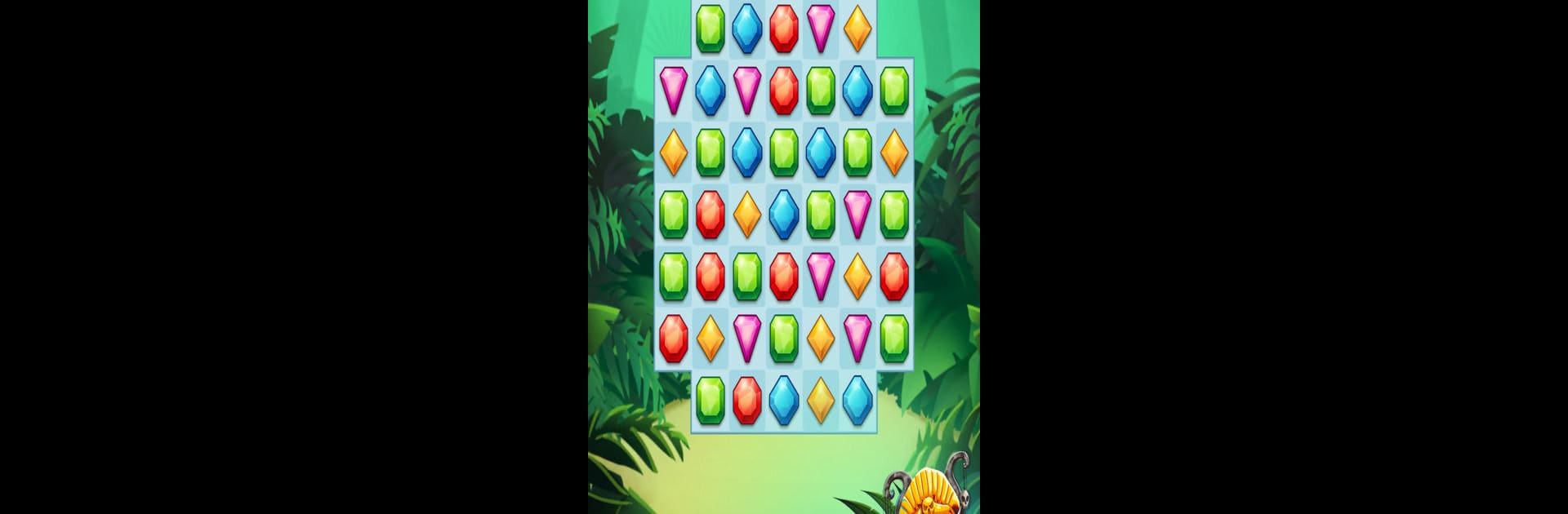Choose the orange diamond in the fifth row

coord(857,276)
